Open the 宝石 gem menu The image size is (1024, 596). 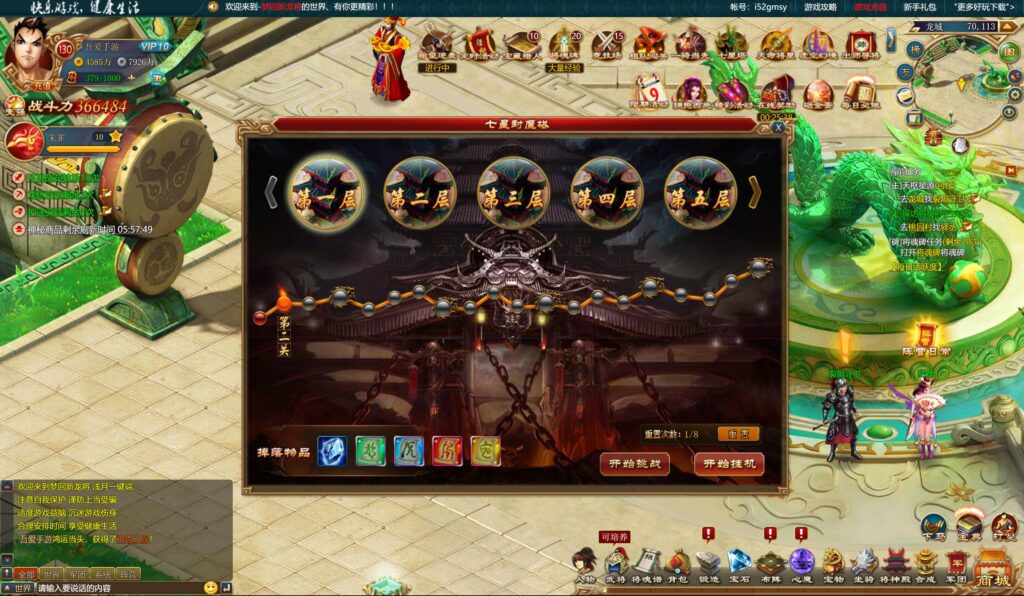pos(739,564)
